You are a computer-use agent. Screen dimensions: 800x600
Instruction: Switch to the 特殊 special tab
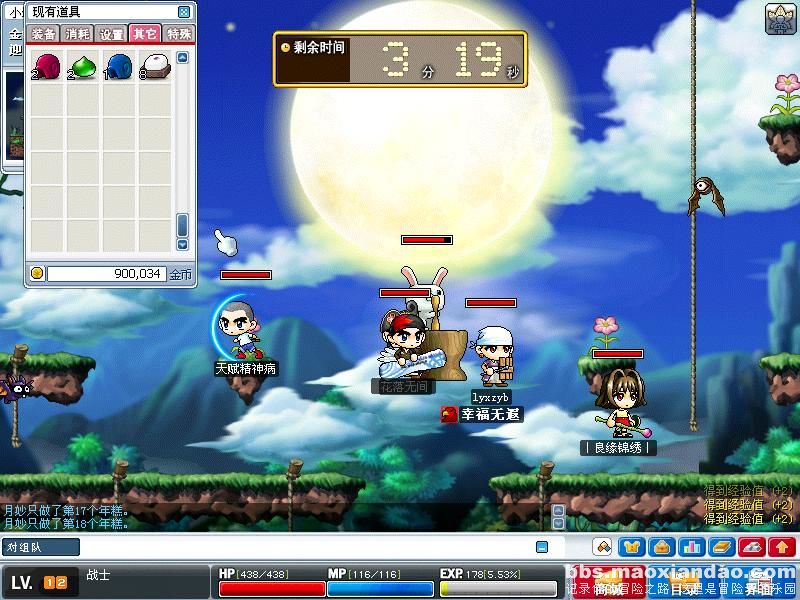(x=179, y=33)
